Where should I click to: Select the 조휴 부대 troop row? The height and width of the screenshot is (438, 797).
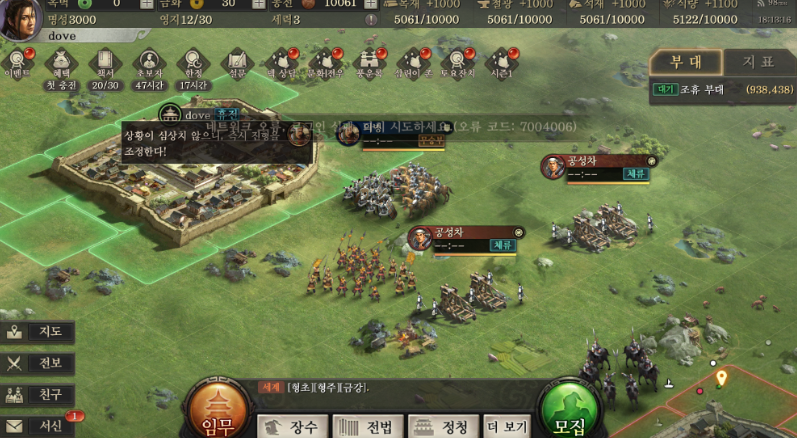(720, 89)
